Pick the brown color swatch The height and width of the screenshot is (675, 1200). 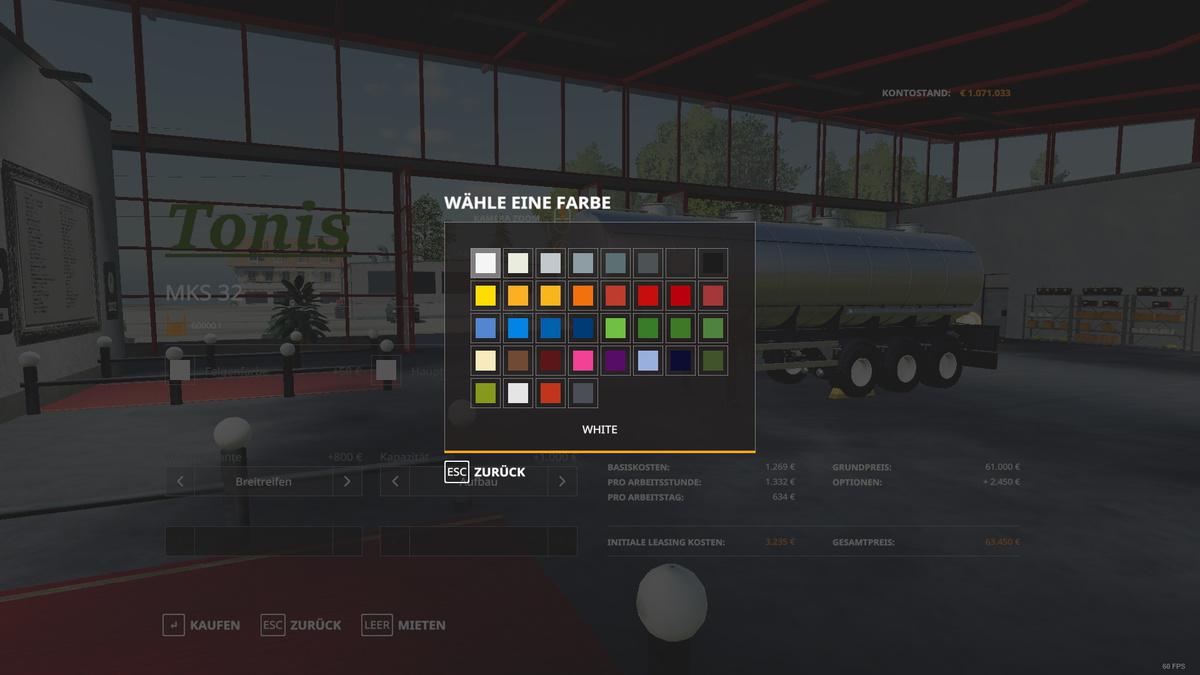(x=518, y=360)
